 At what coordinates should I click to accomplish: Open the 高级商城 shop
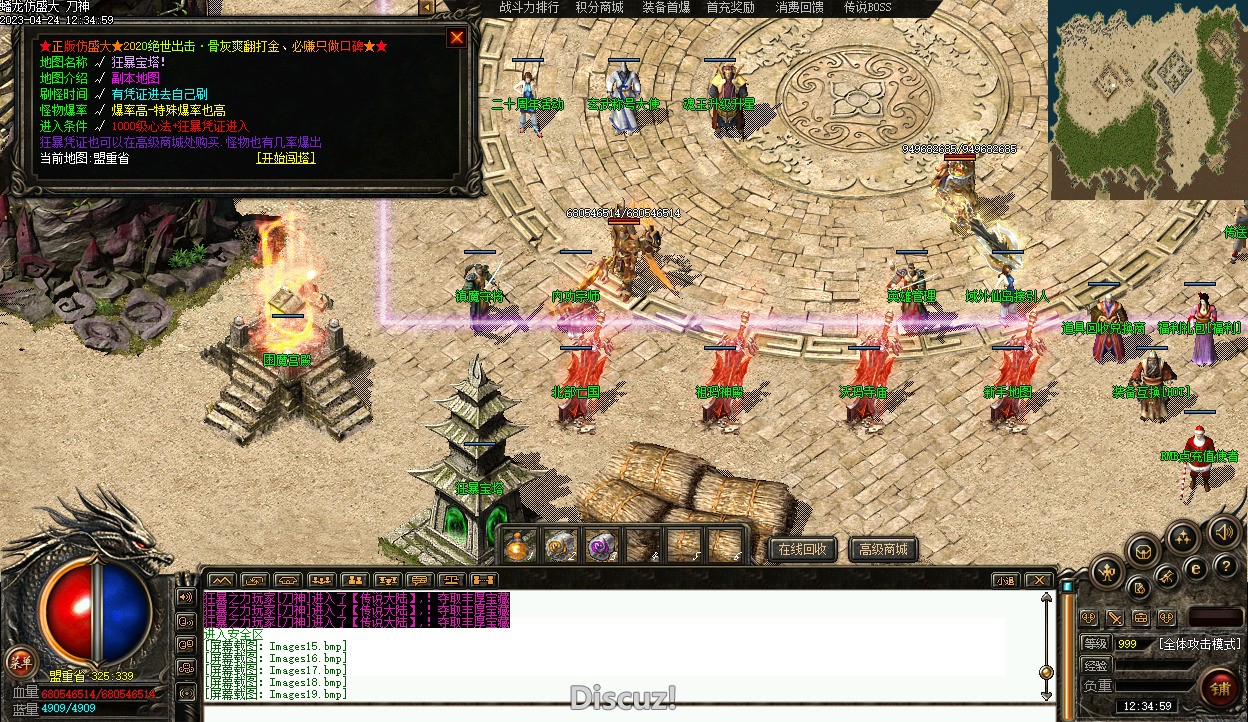click(883, 549)
